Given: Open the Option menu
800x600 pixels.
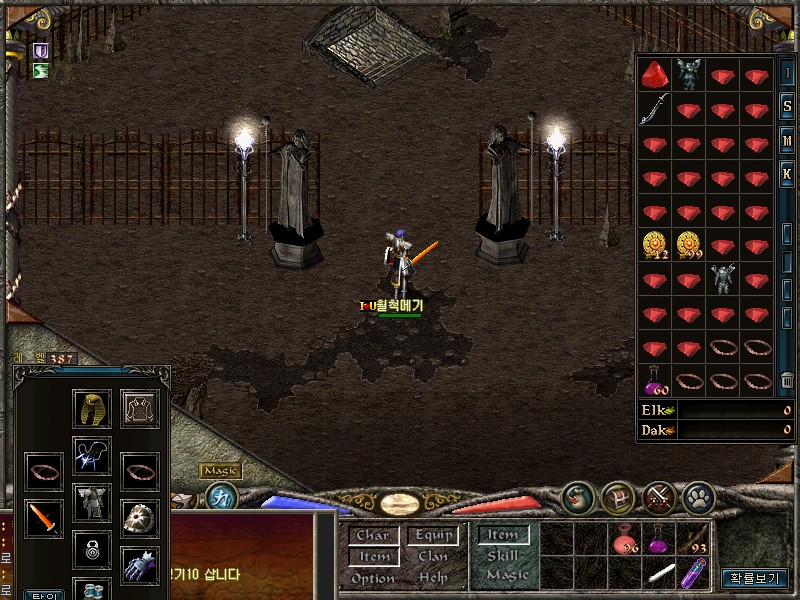Looking at the screenshot, I should [x=372, y=578].
